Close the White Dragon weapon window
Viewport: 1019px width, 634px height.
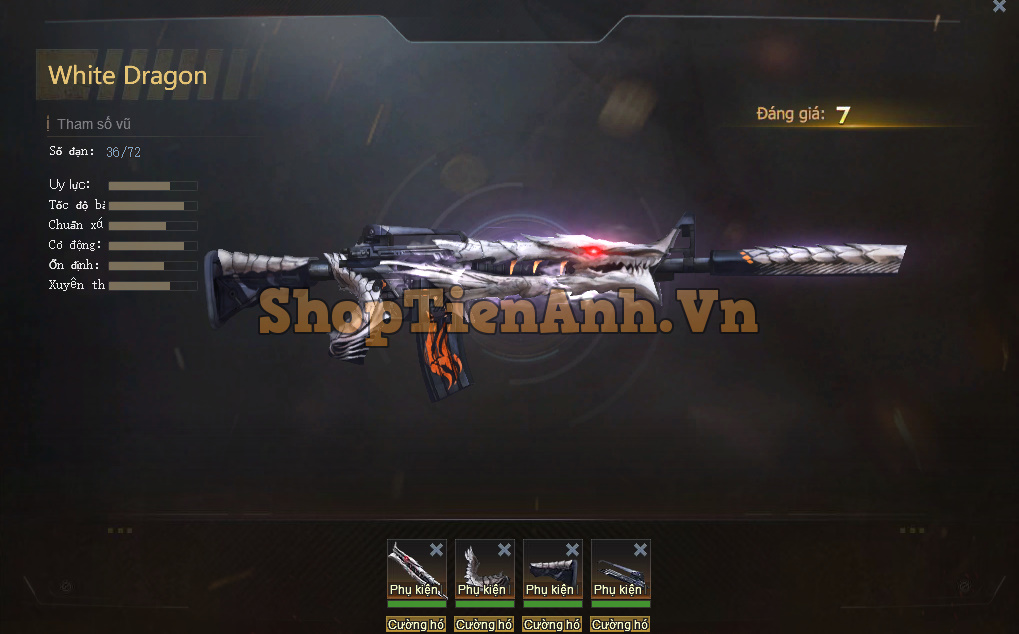[999, 7]
